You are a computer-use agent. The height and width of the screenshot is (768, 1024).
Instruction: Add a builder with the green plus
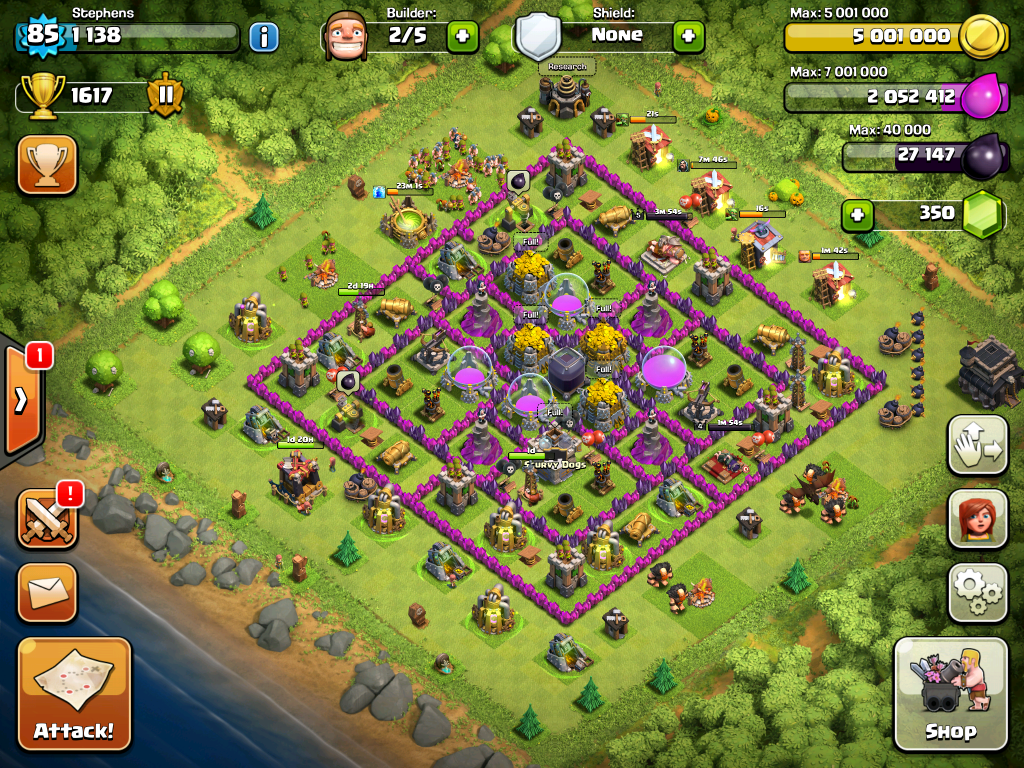tap(462, 37)
